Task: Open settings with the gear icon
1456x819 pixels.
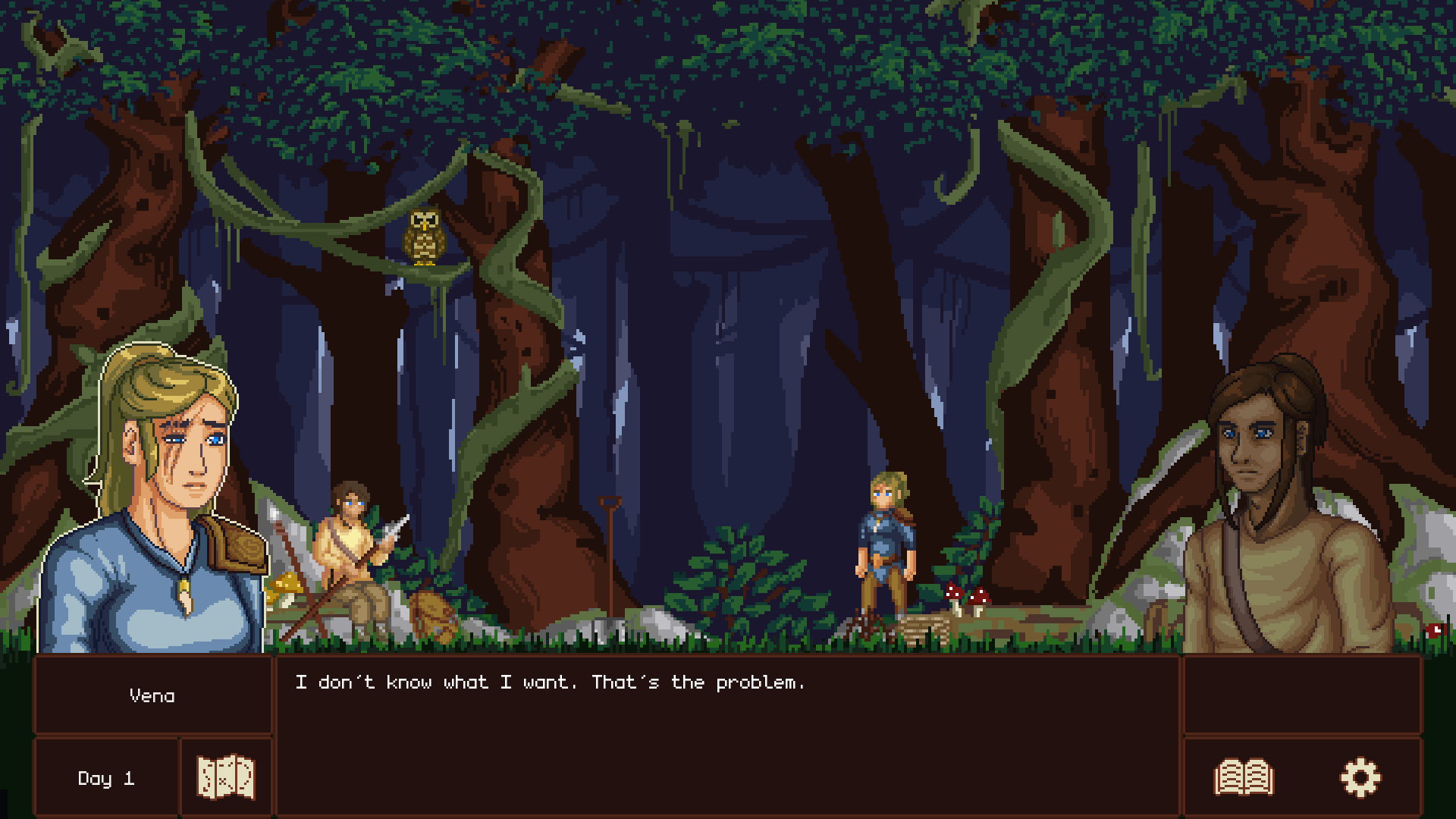Action: (x=1360, y=777)
